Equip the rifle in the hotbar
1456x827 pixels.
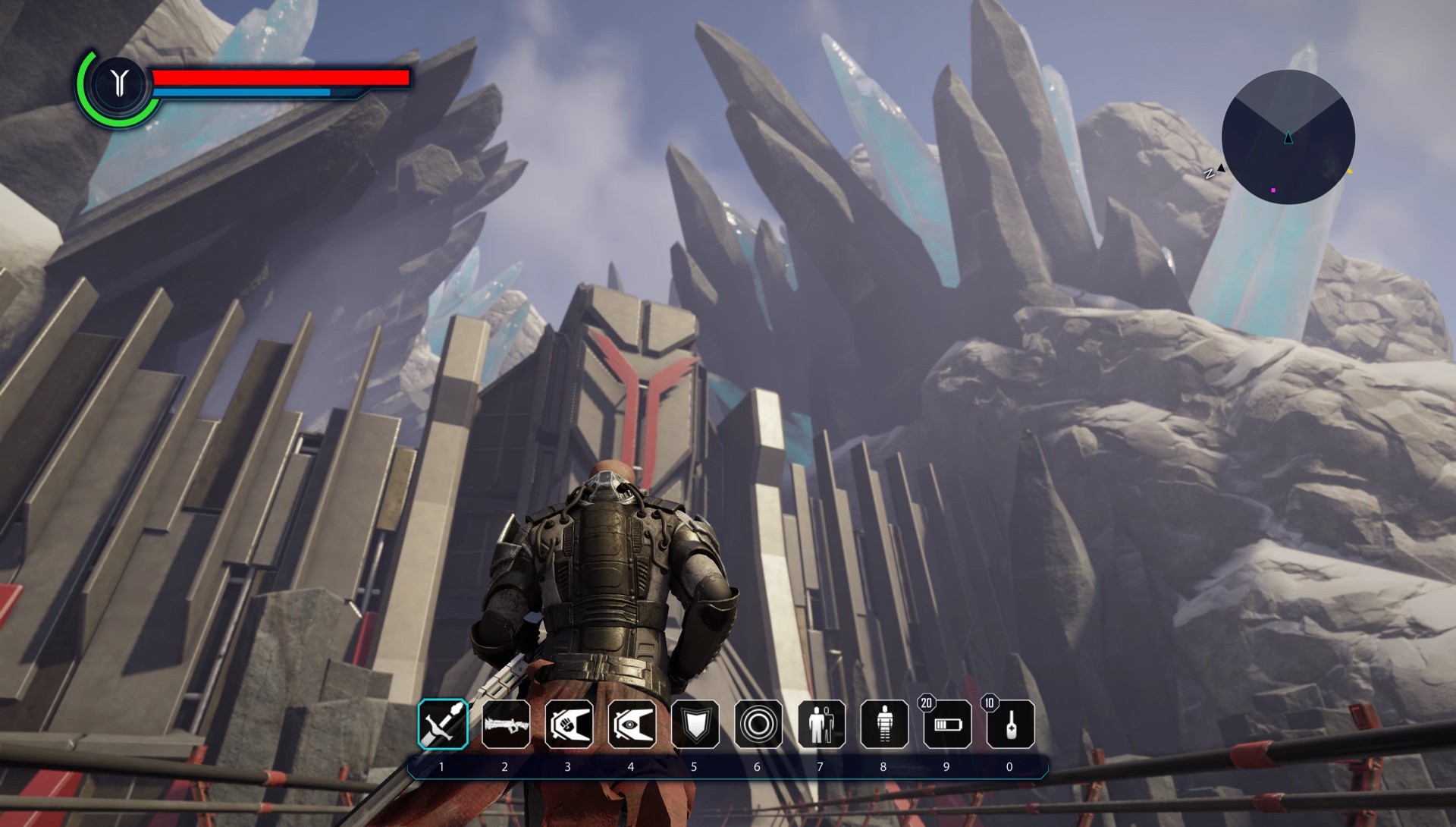pyautogui.click(x=506, y=724)
